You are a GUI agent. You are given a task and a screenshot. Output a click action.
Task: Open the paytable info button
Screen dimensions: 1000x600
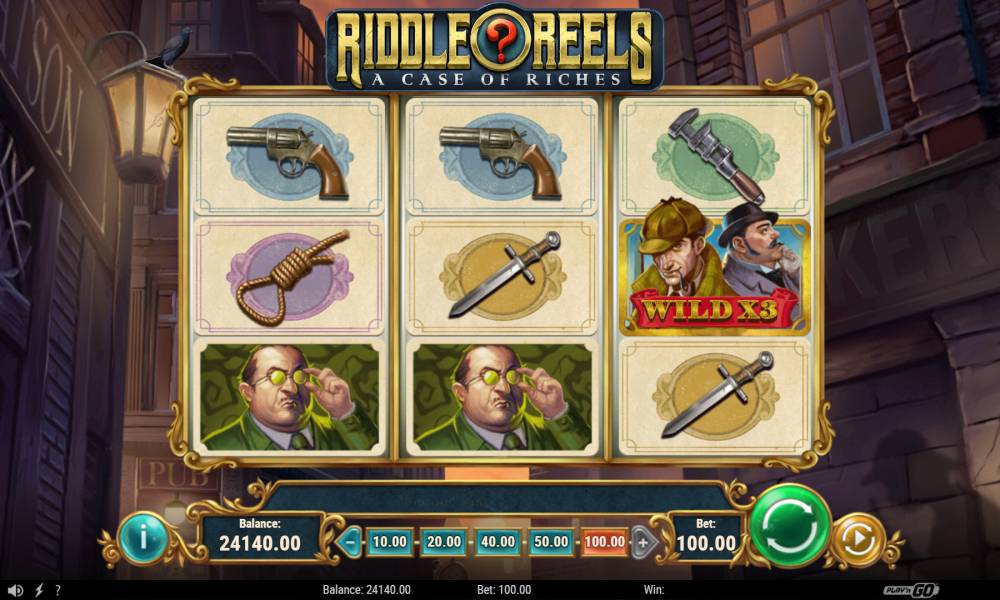142,539
